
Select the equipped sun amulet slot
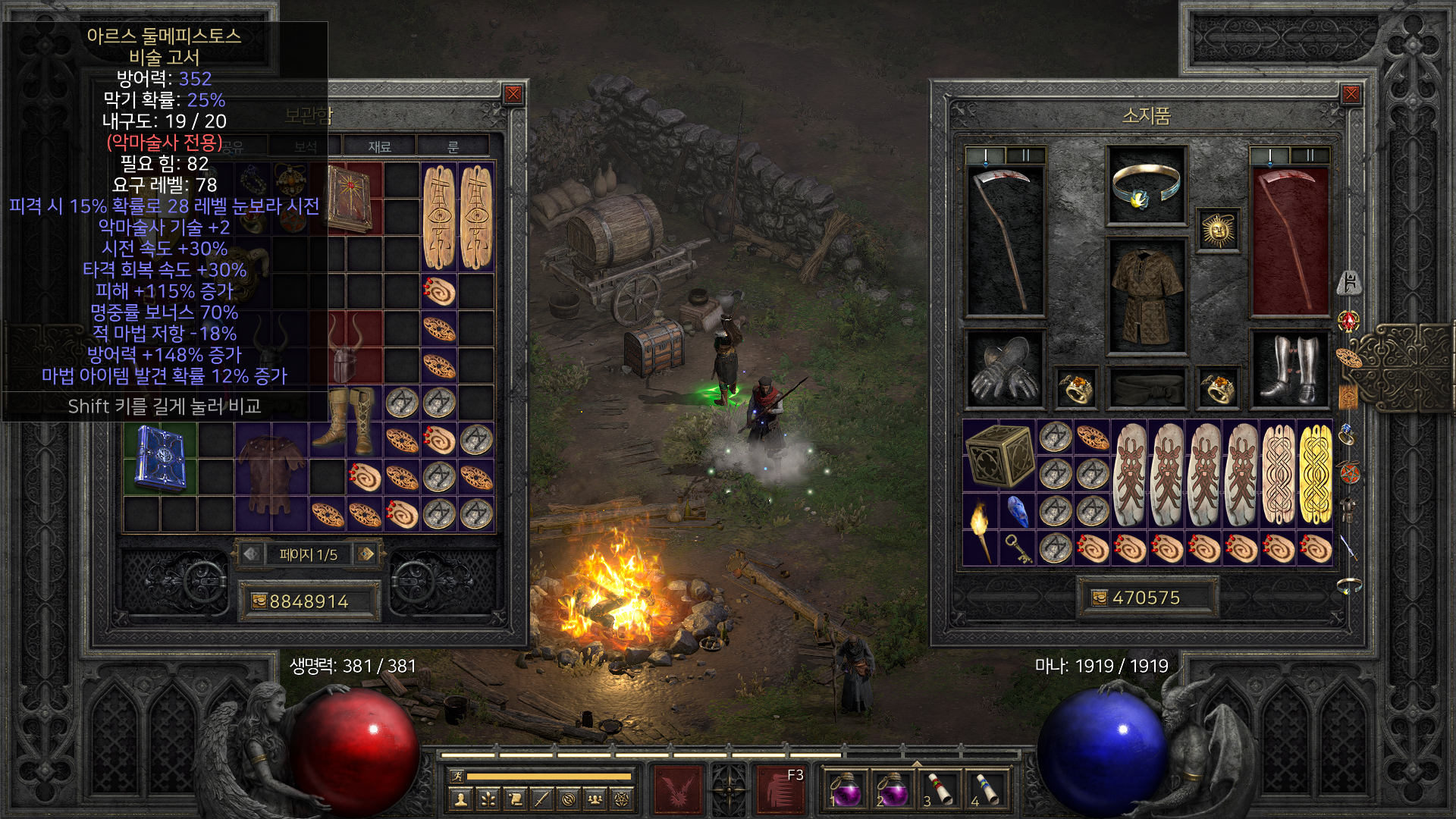(1218, 231)
